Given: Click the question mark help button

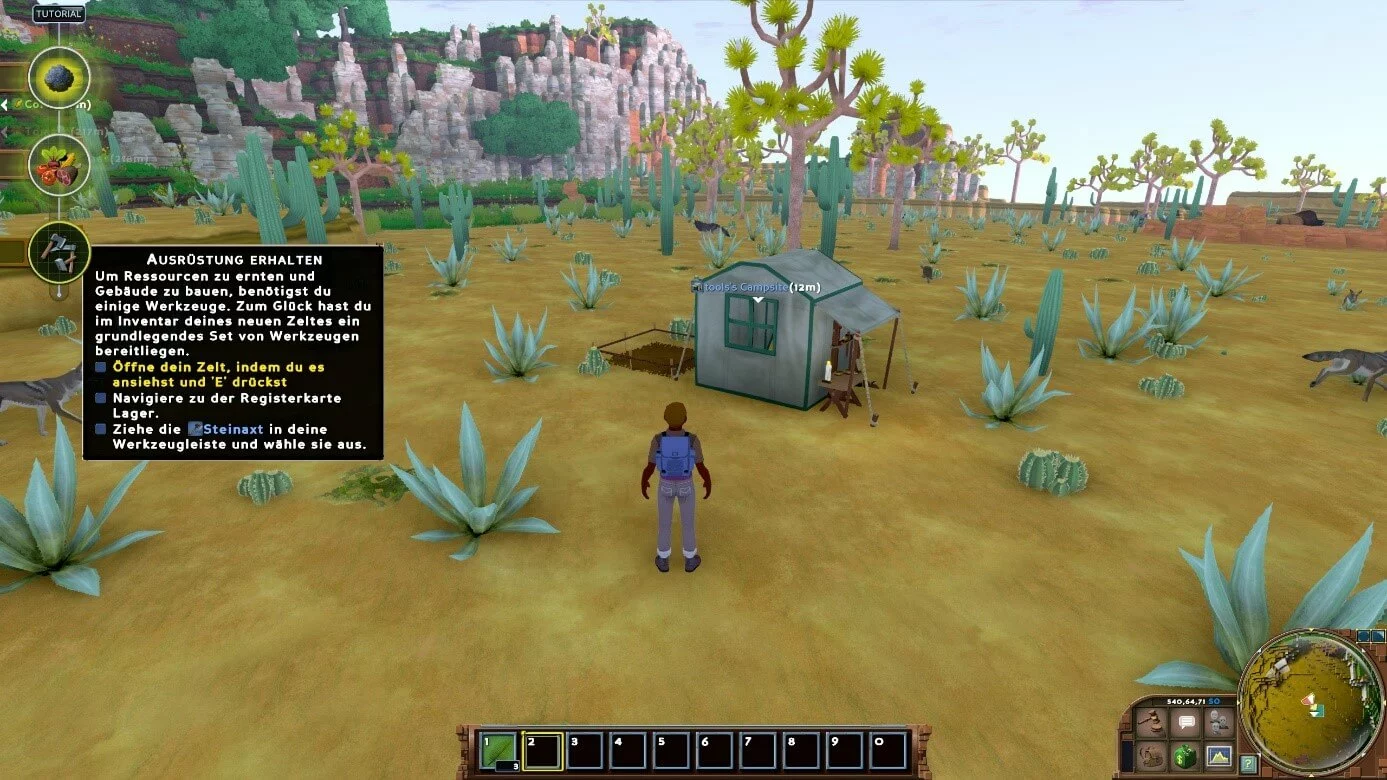Looking at the screenshot, I should (x=1248, y=764).
